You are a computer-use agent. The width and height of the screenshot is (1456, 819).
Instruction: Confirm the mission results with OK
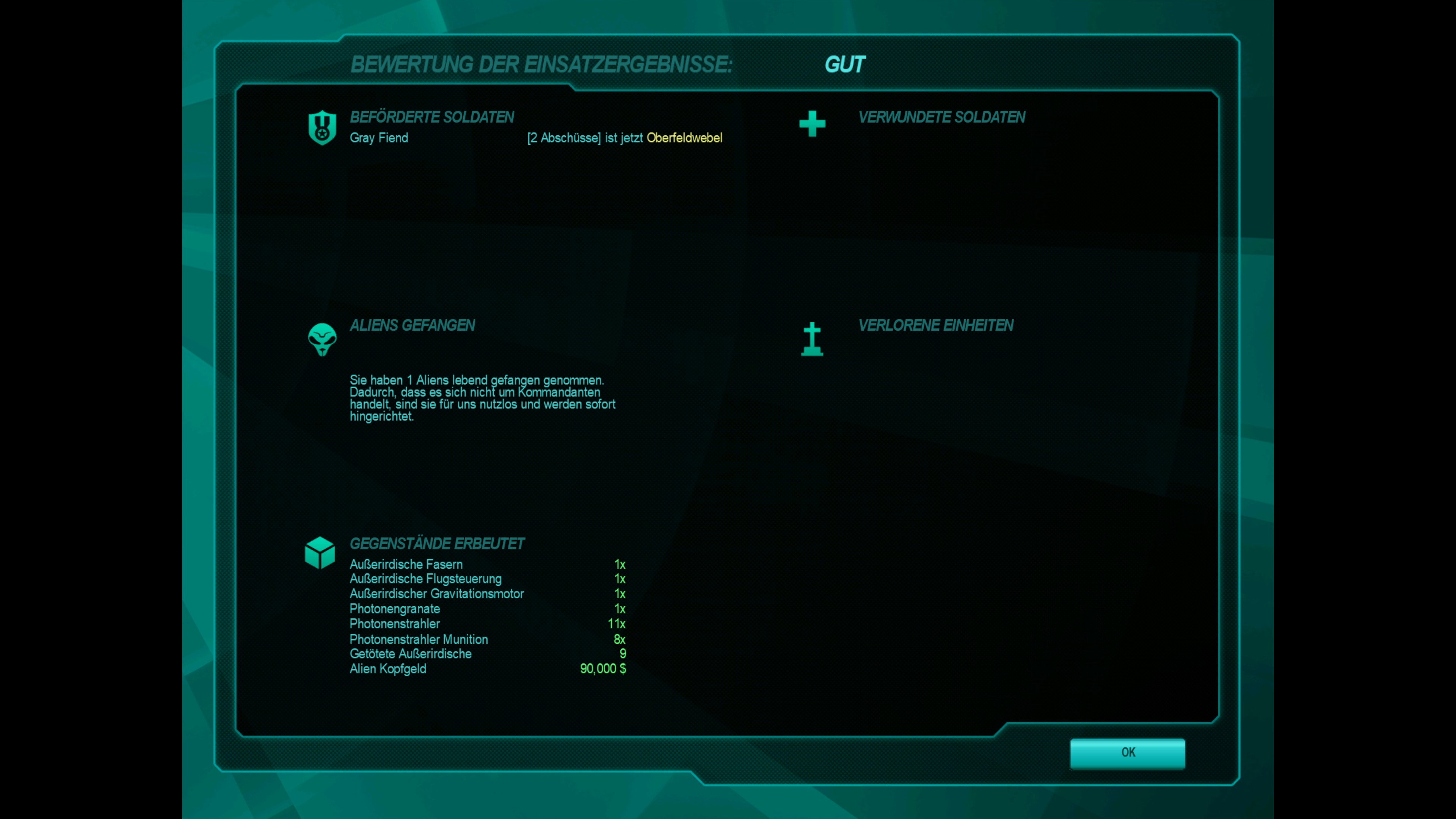(x=1127, y=752)
